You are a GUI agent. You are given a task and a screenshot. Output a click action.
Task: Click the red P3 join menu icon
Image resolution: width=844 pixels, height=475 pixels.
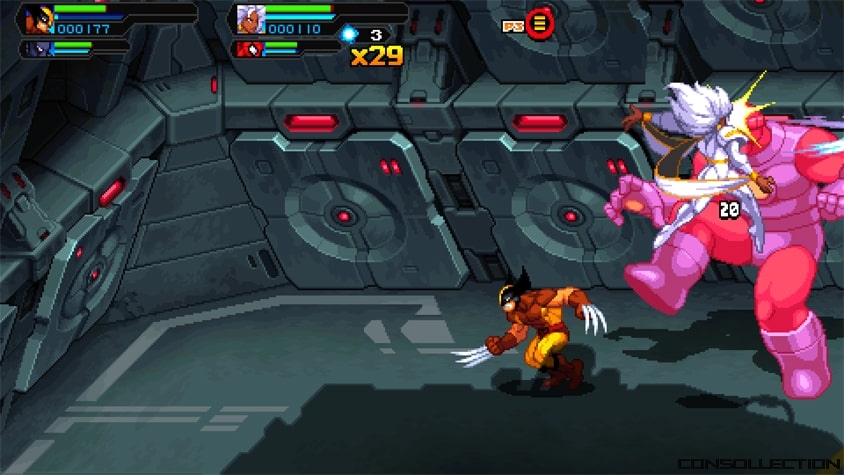(x=540, y=22)
